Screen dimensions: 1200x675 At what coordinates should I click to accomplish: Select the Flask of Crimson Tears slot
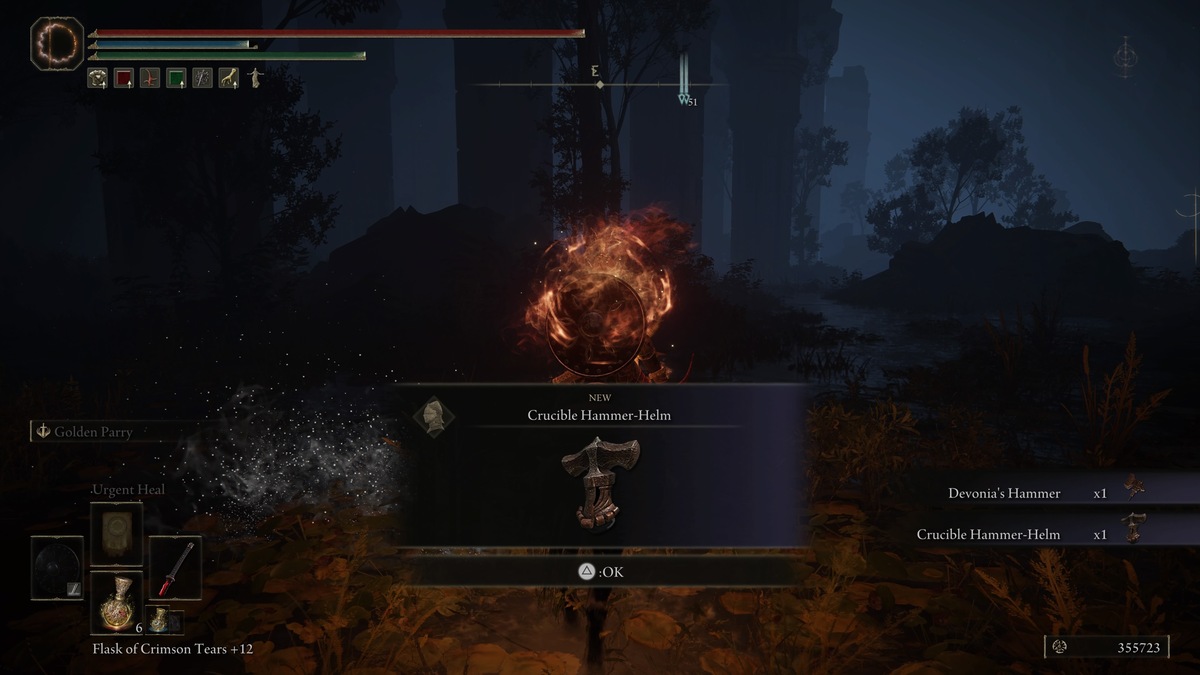click(116, 600)
